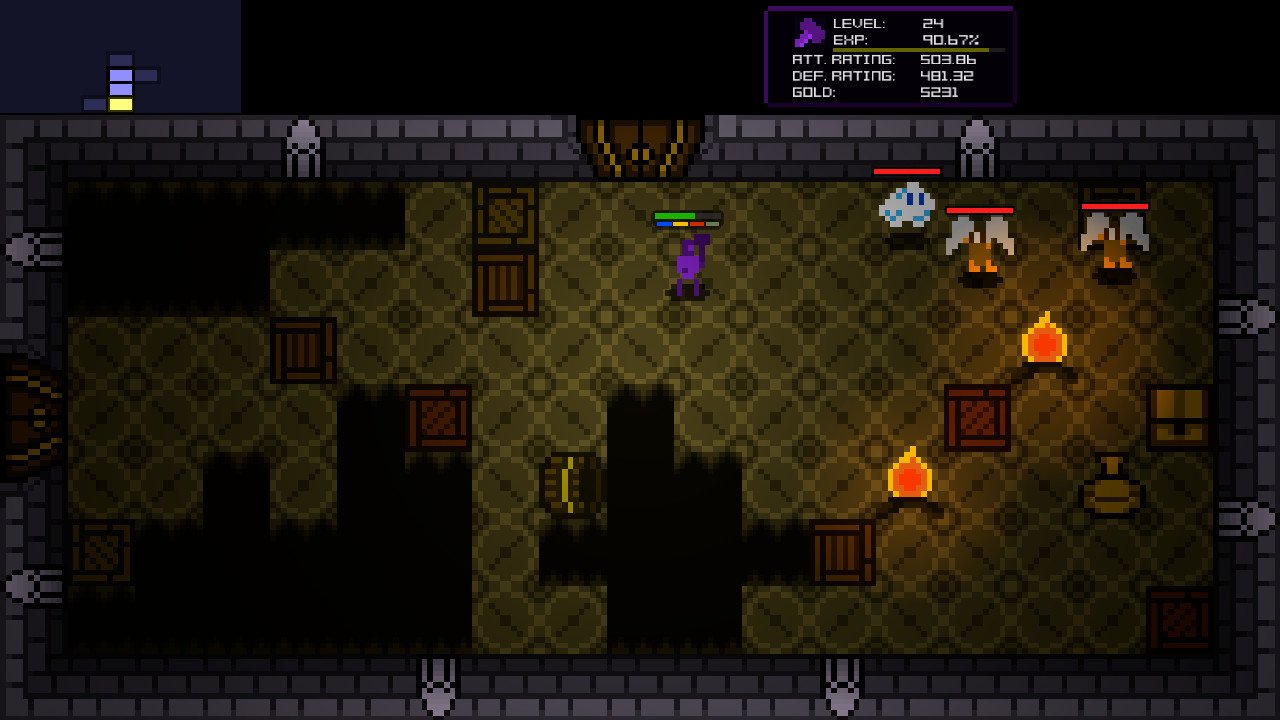Click the golden chest at top of room
This screenshot has height=720, width=1280.
click(x=638, y=140)
